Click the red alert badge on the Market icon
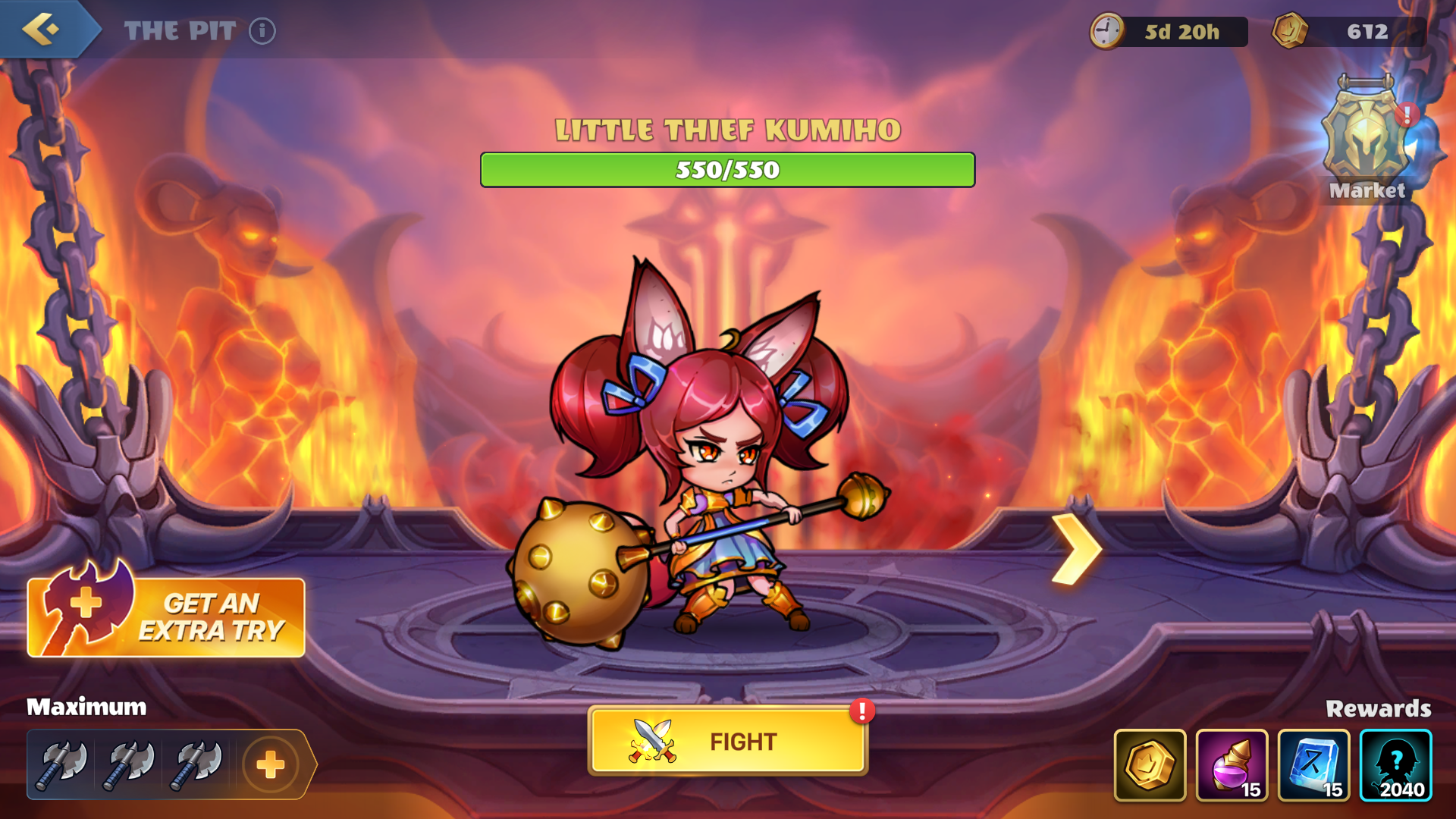The width and height of the screenshot is (1456, 819). 1408,115
